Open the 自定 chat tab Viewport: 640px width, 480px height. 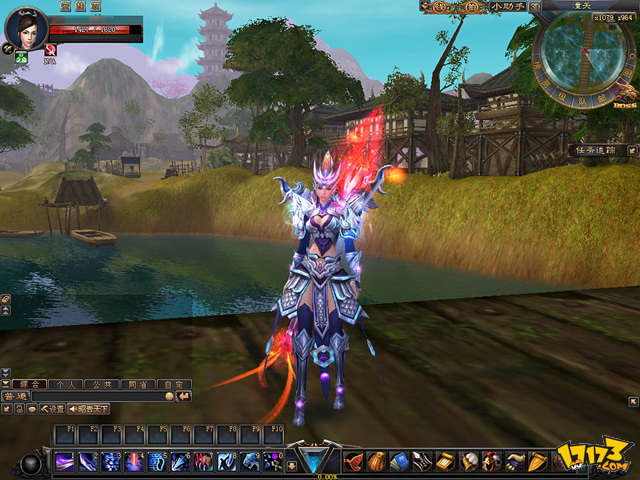(x=176, y=383)
